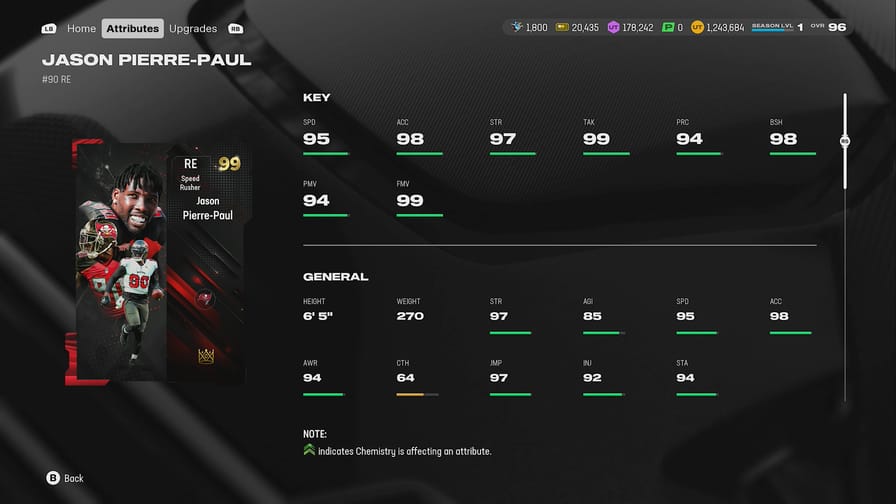Screen dimensions: 896x504
Task: Select the Jason Pierre-Paul player card
Action: [x=159, y=262]
